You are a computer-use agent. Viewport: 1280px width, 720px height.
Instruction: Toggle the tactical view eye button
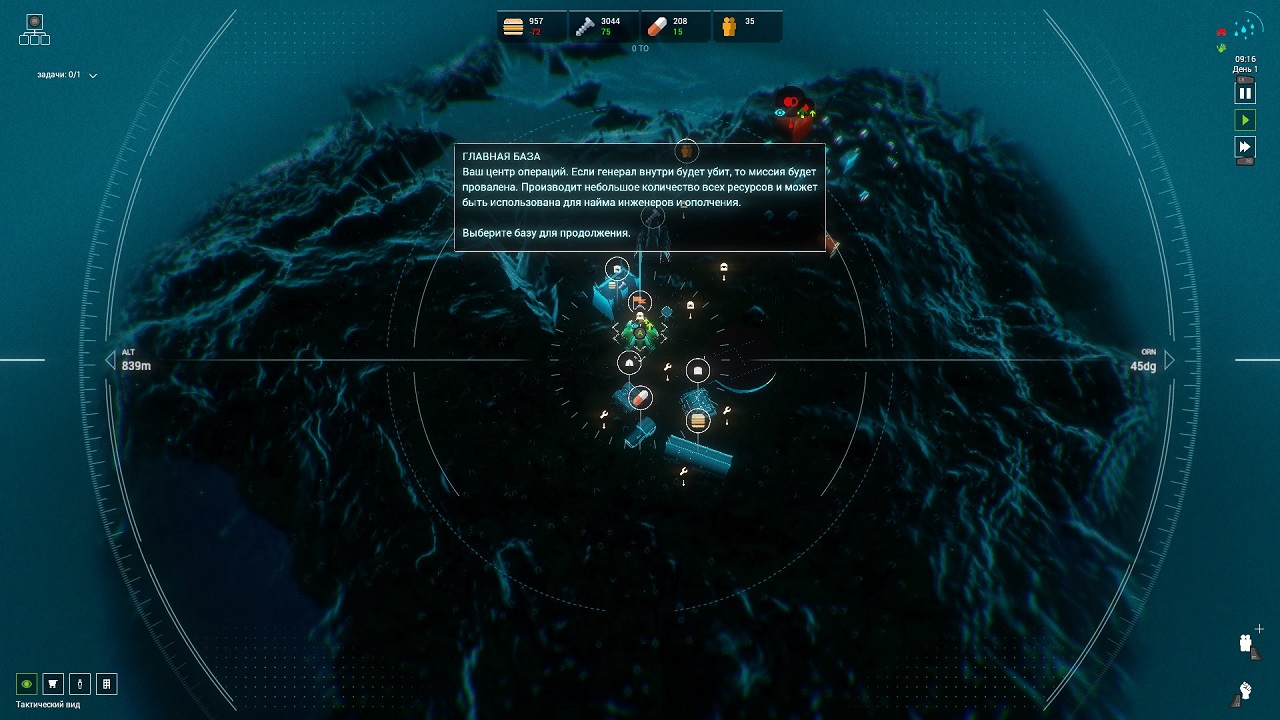click(27, 684)
